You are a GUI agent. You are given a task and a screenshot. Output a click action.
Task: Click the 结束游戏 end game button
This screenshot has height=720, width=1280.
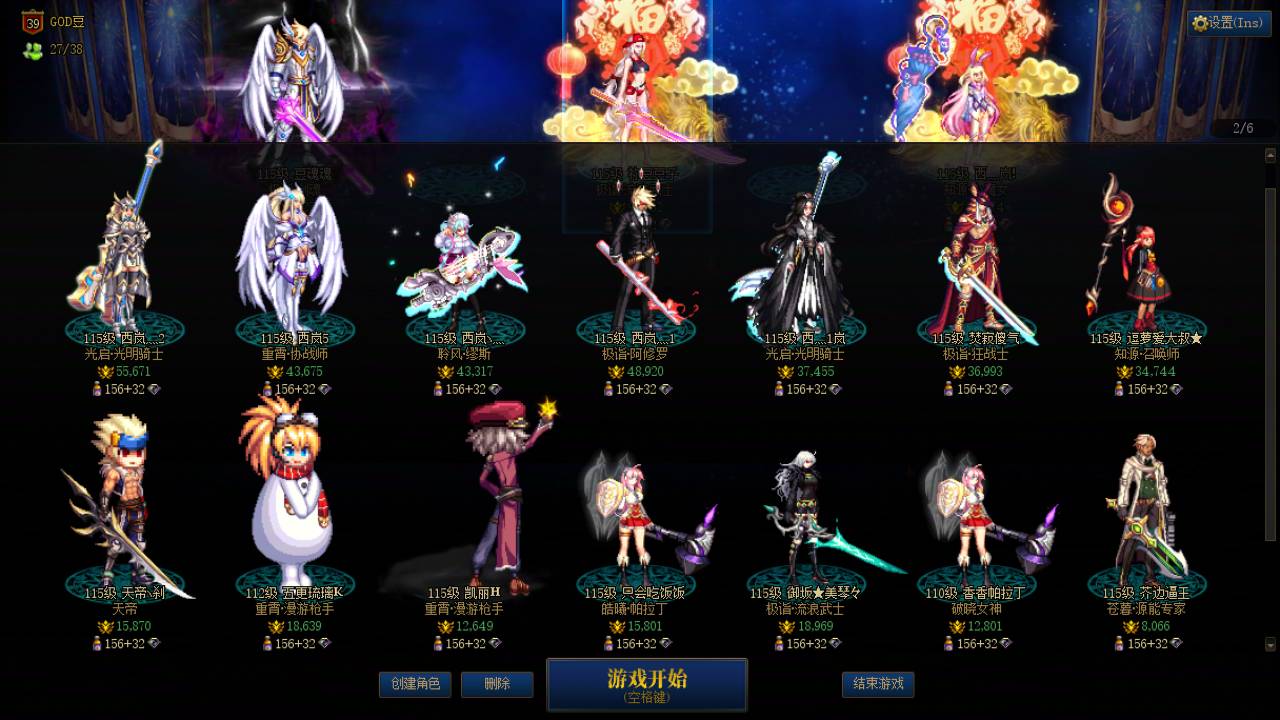[877, 685]
